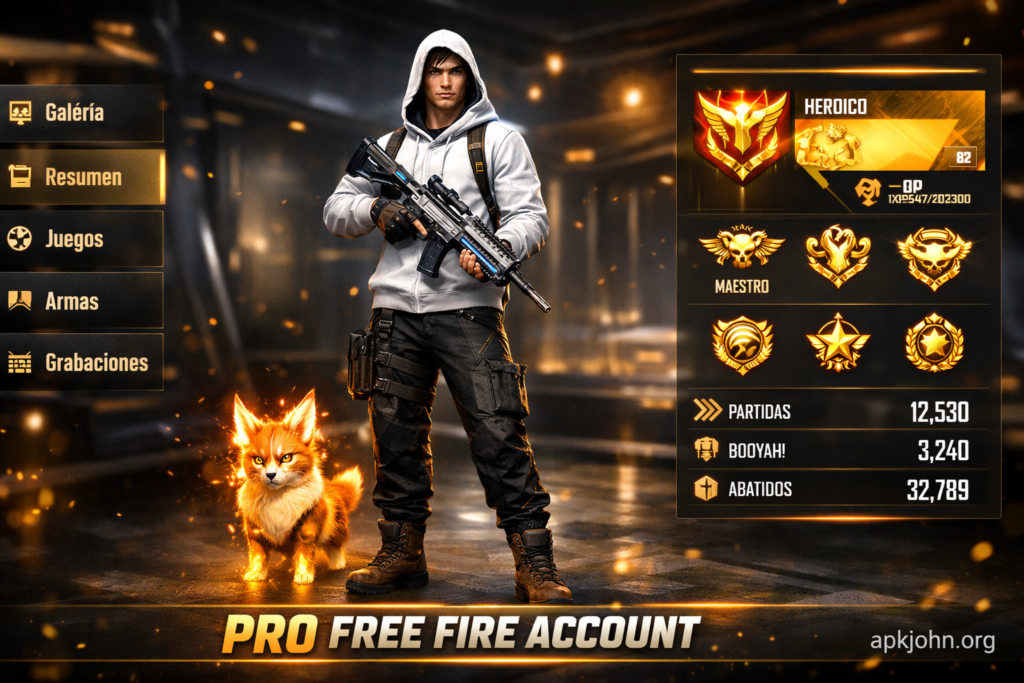Click the Abatidos stat row

click(x=838, y=489)
